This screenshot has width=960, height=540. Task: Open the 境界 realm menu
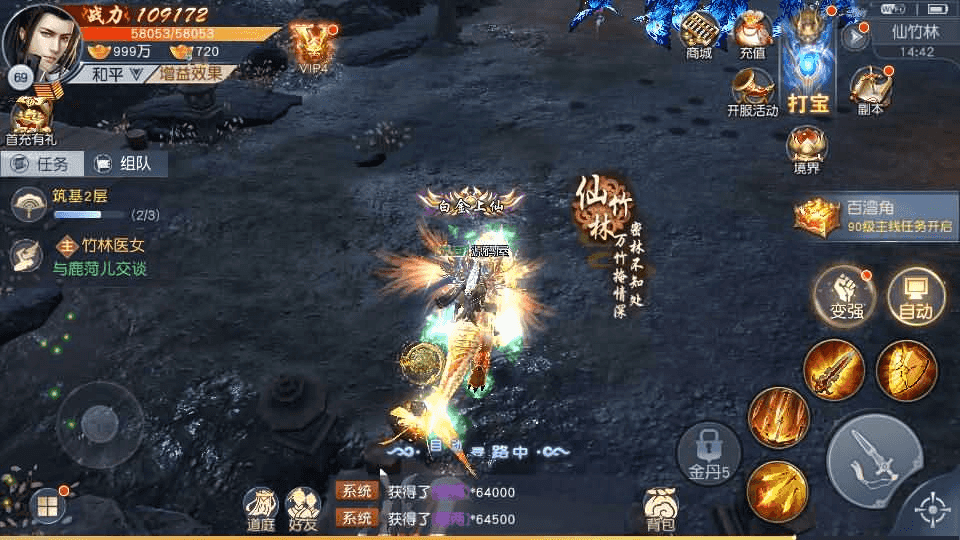pyautogui.click(x=806, y=148)
